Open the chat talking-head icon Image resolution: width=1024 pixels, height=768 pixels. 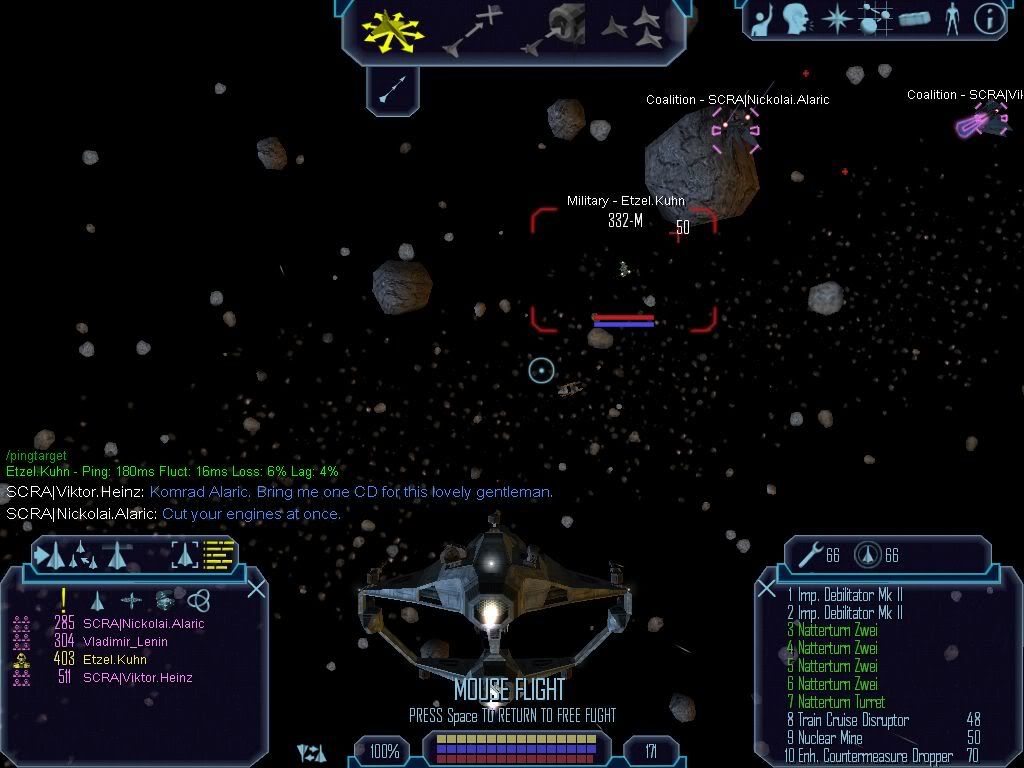(x=795, y=19)
